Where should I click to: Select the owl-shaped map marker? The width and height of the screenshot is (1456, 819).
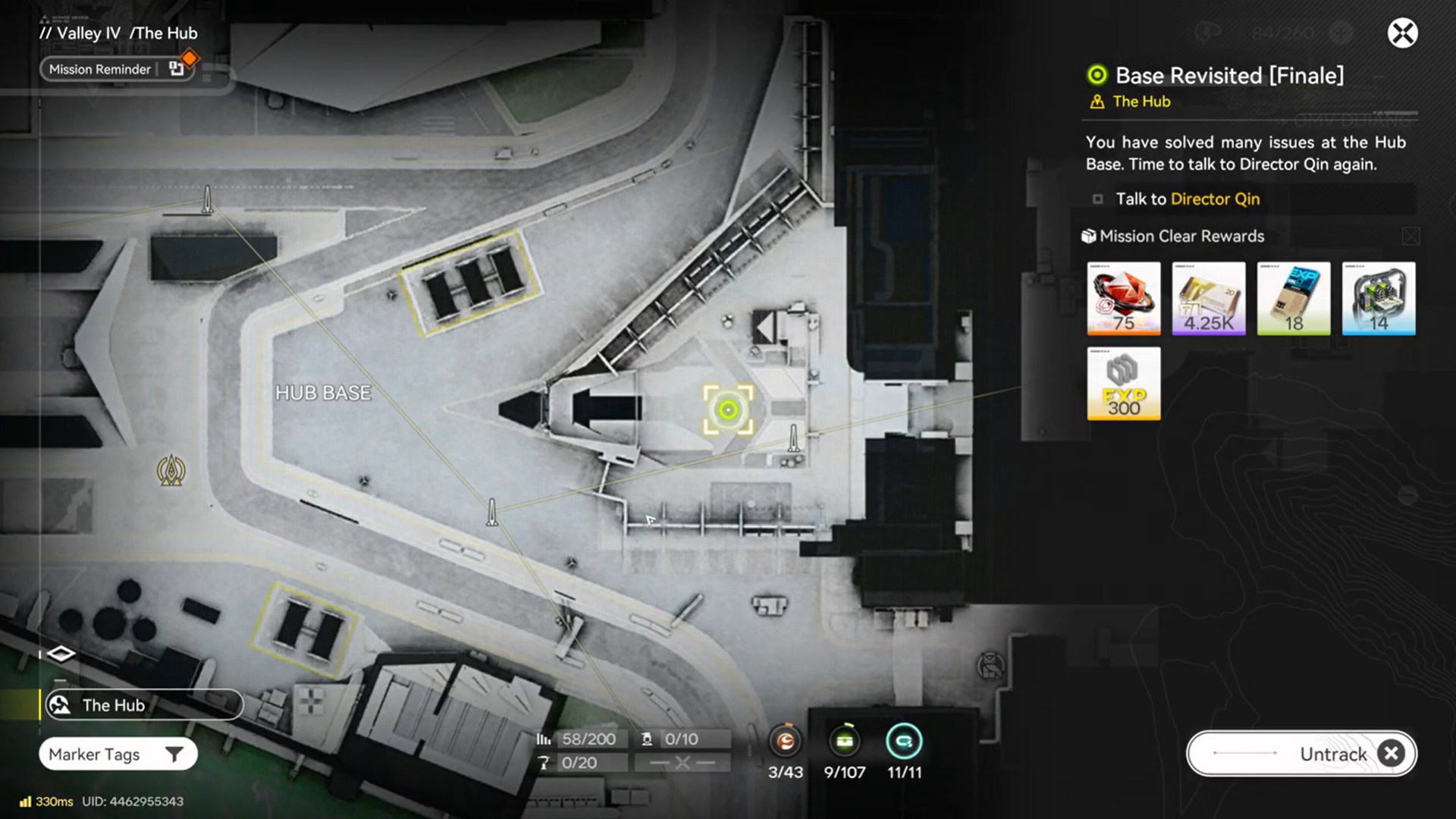(990, 667)
